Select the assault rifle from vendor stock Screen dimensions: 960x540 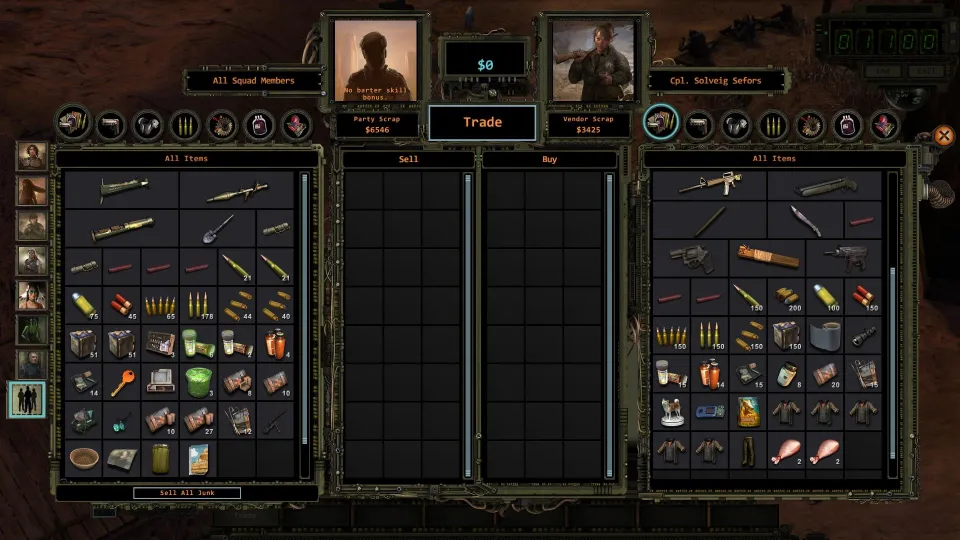(710, 185)
